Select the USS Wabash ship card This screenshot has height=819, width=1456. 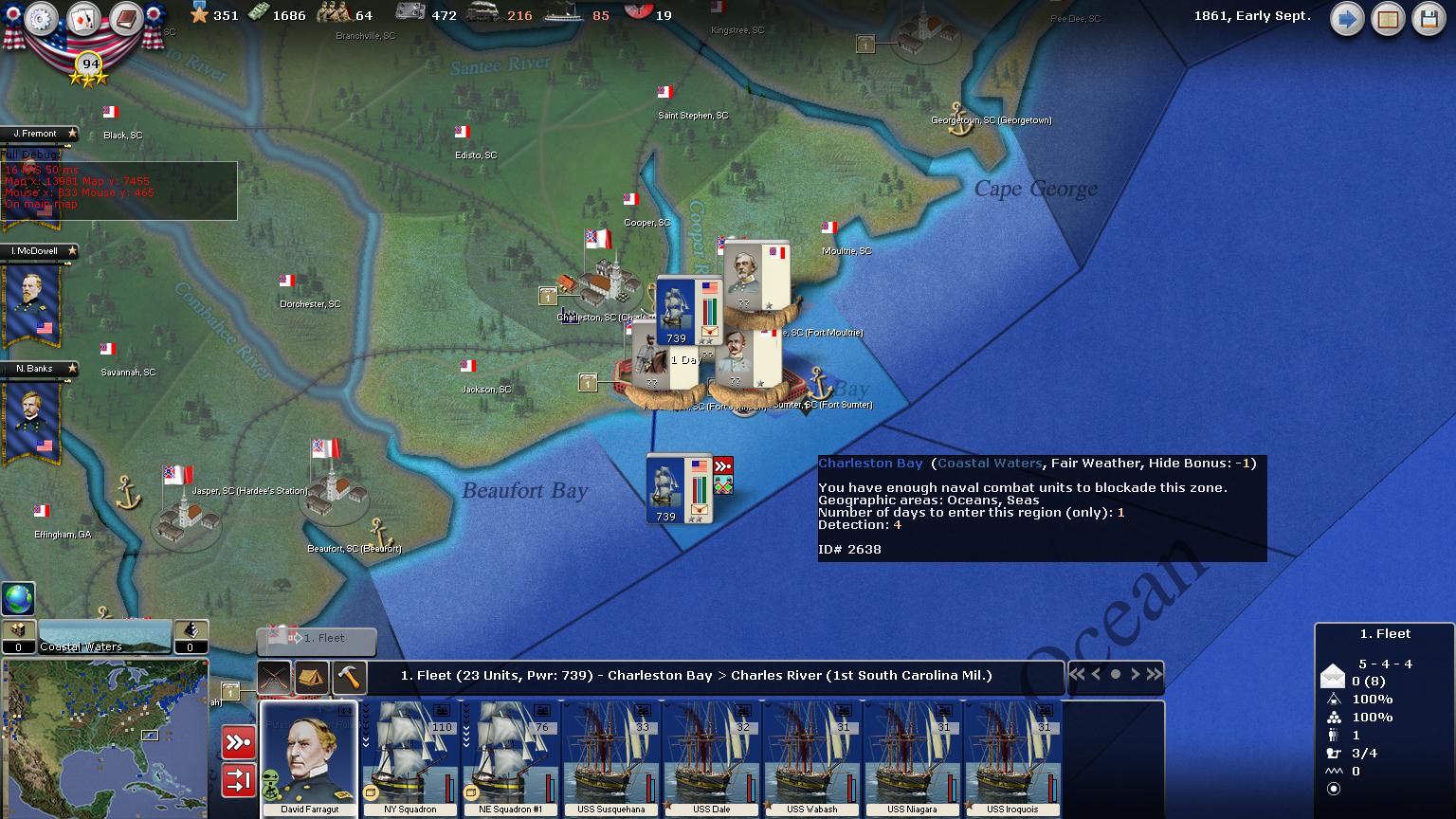pyautogui.click(x=812, y=758)
